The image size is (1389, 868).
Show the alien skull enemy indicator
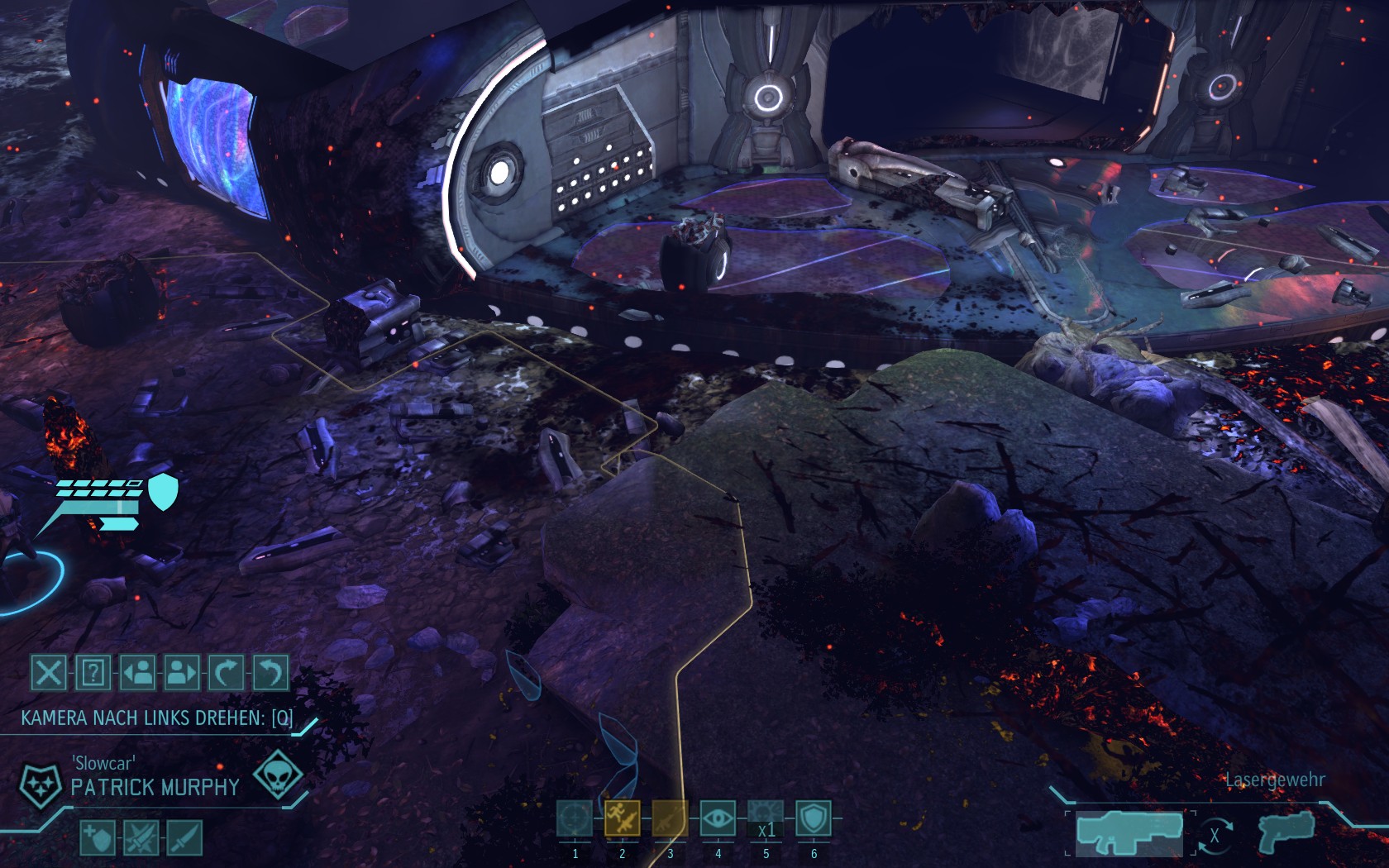(277, 775)
